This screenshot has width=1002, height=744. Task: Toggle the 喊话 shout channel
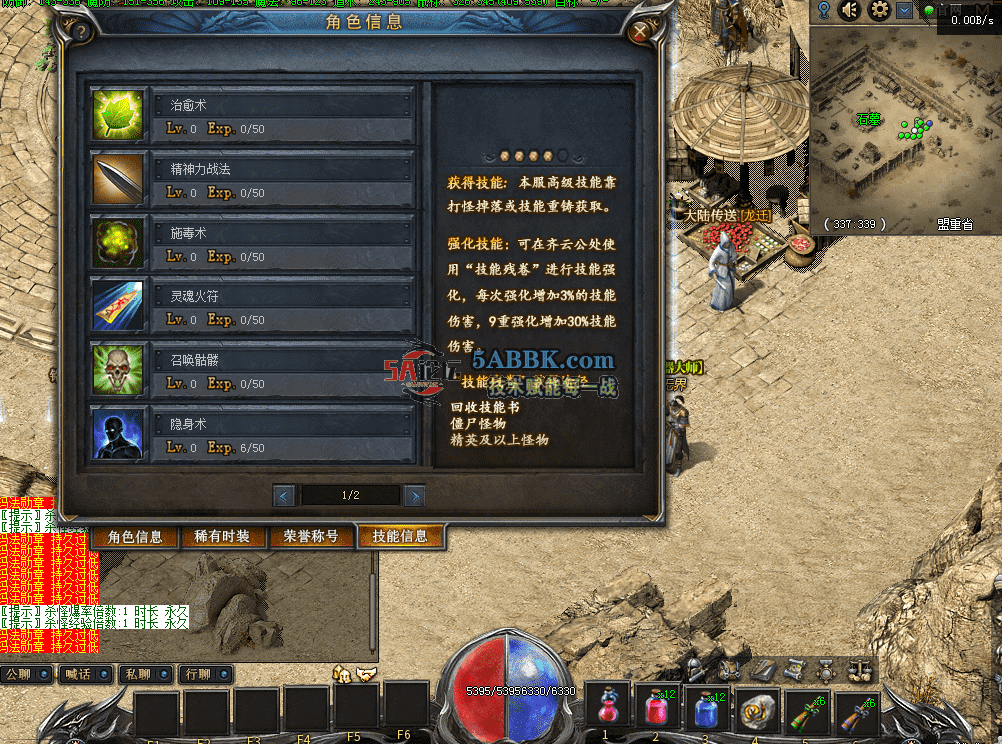86,675
